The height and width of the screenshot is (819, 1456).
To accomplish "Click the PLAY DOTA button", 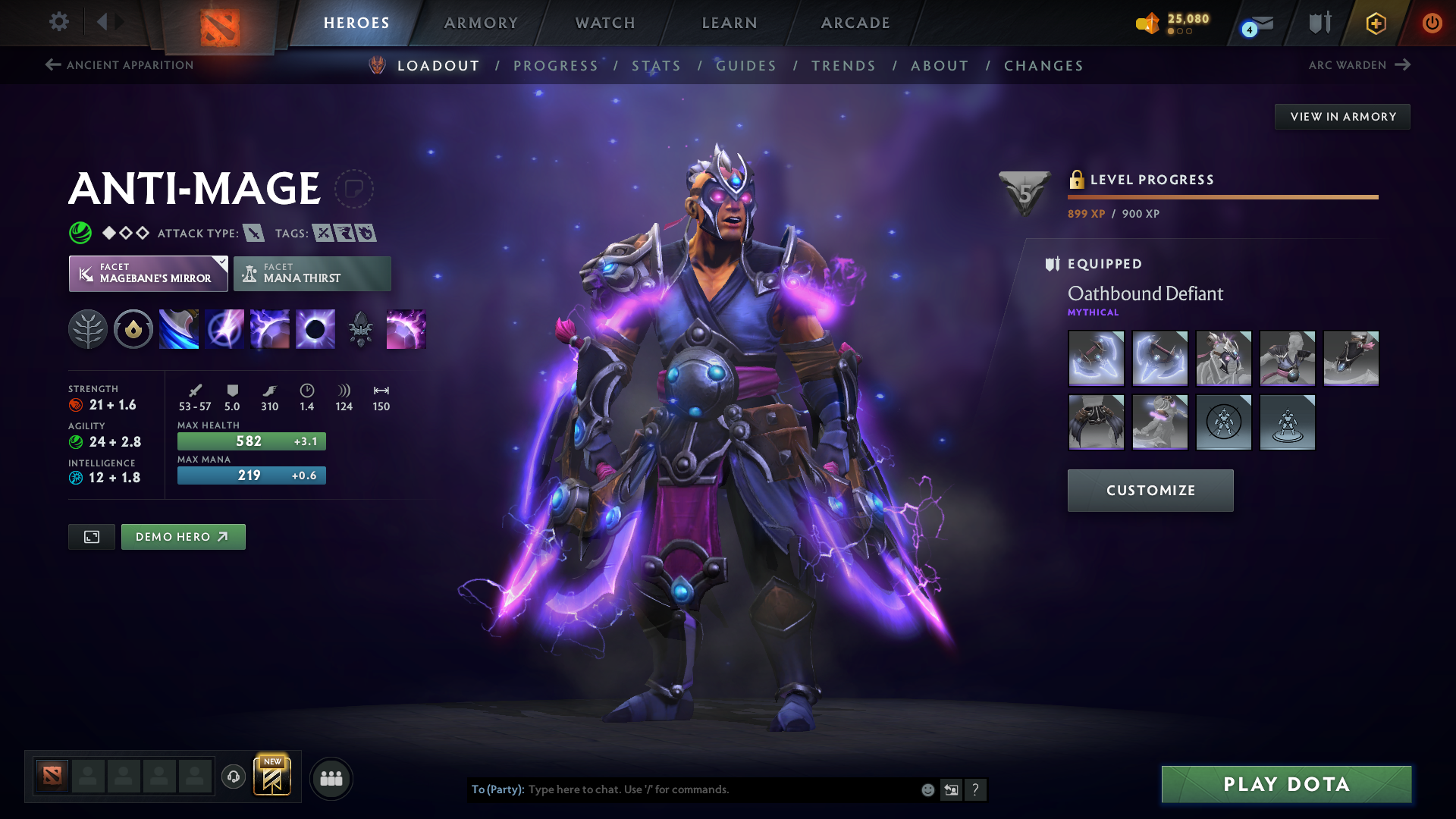I will (1285, 785).
